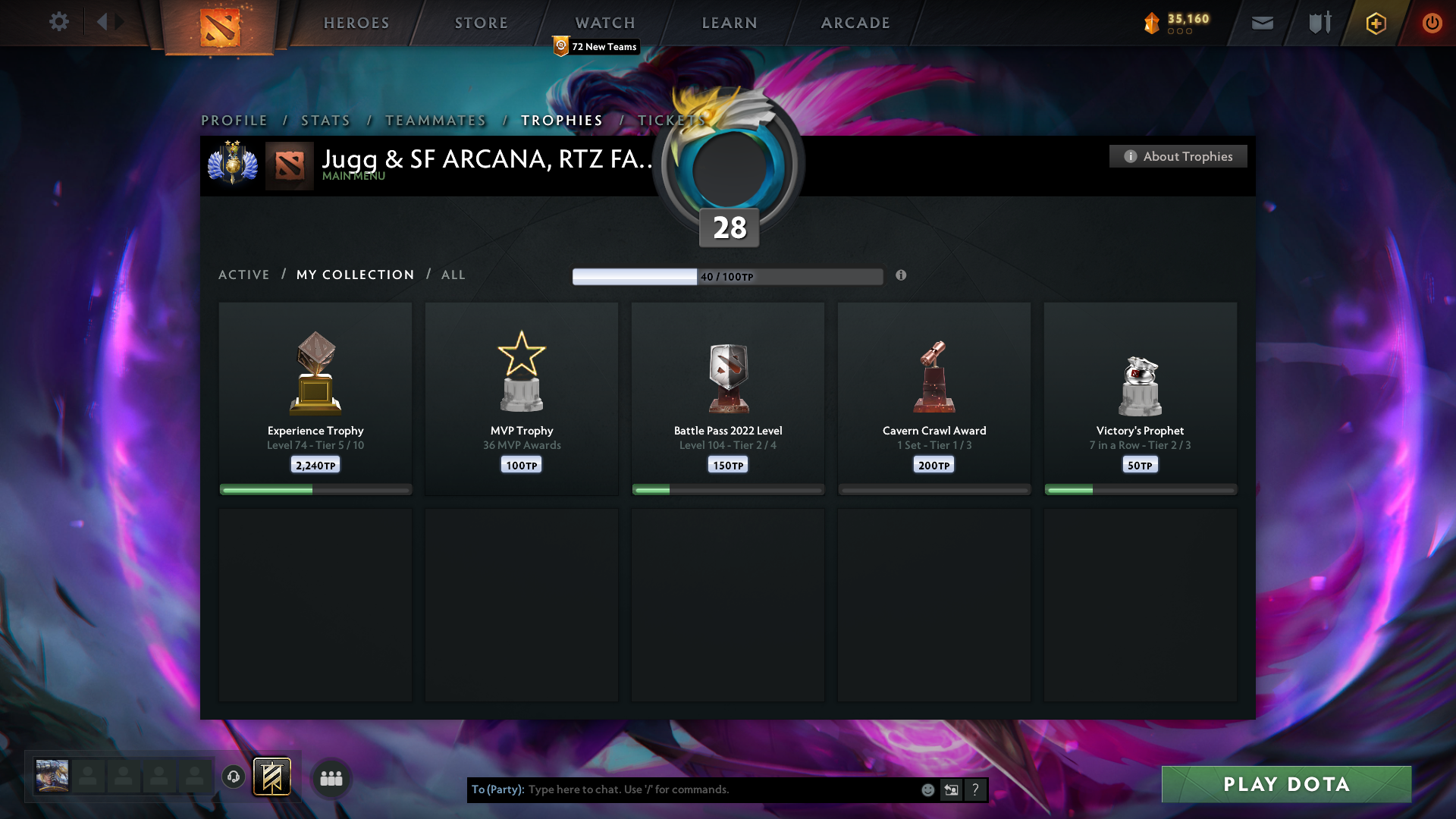Image resolution: width=1456 pixels, height=819 pixels.
Task: Open the Learn section
Action: (730, 23)
